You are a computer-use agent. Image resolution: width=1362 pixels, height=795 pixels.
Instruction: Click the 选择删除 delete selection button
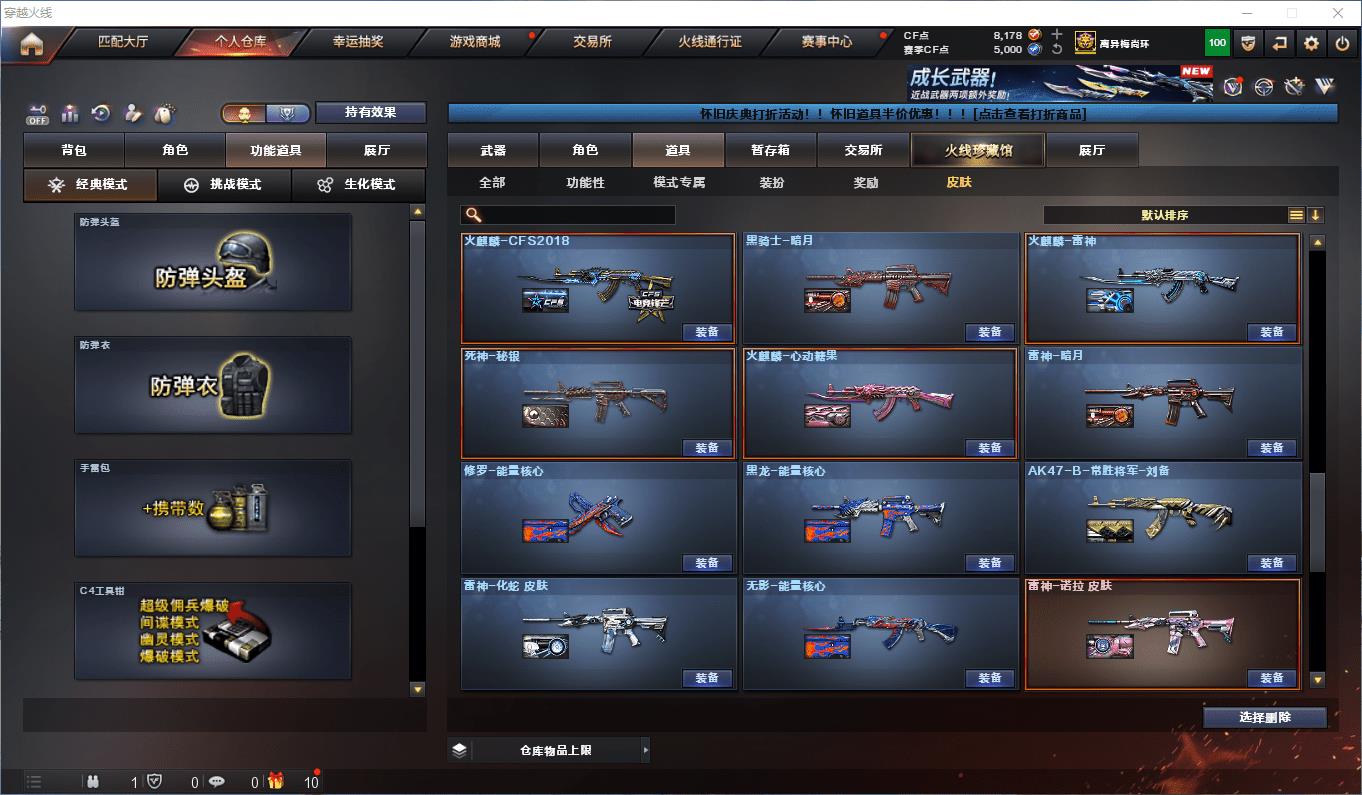(x=1264, y=717)
